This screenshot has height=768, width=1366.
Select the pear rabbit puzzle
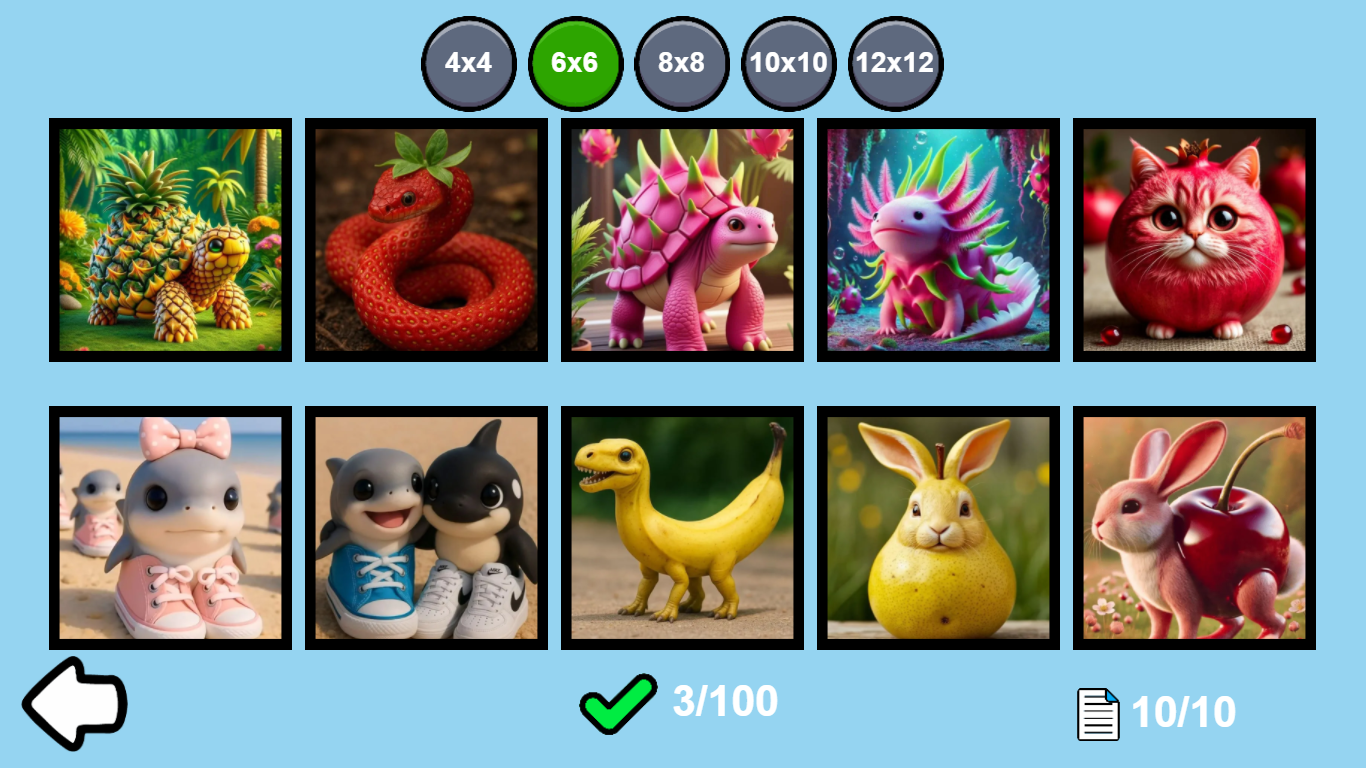(x=938, y=527)
